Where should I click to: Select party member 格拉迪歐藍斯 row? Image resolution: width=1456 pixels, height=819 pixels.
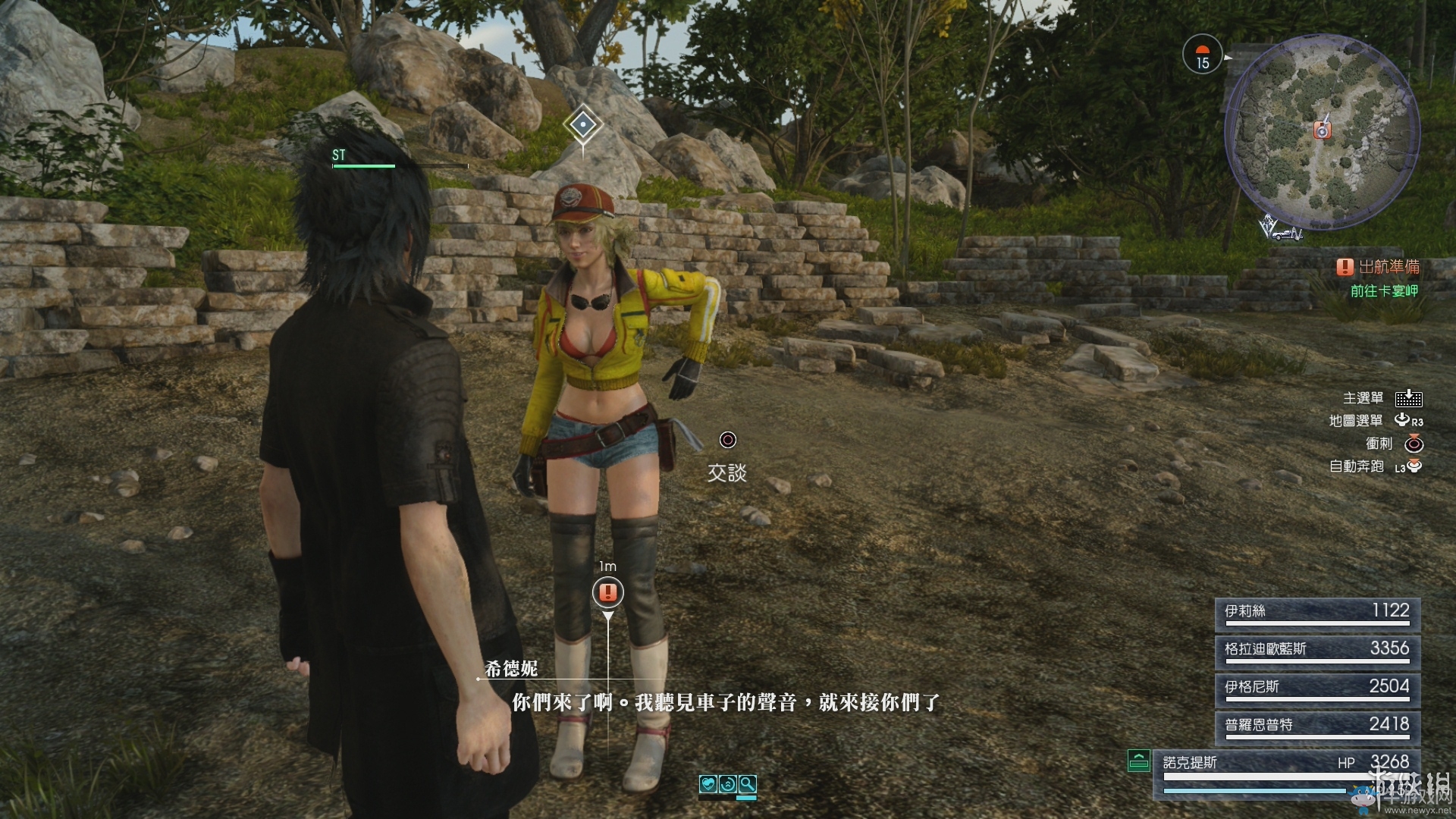click(1317, 651)
